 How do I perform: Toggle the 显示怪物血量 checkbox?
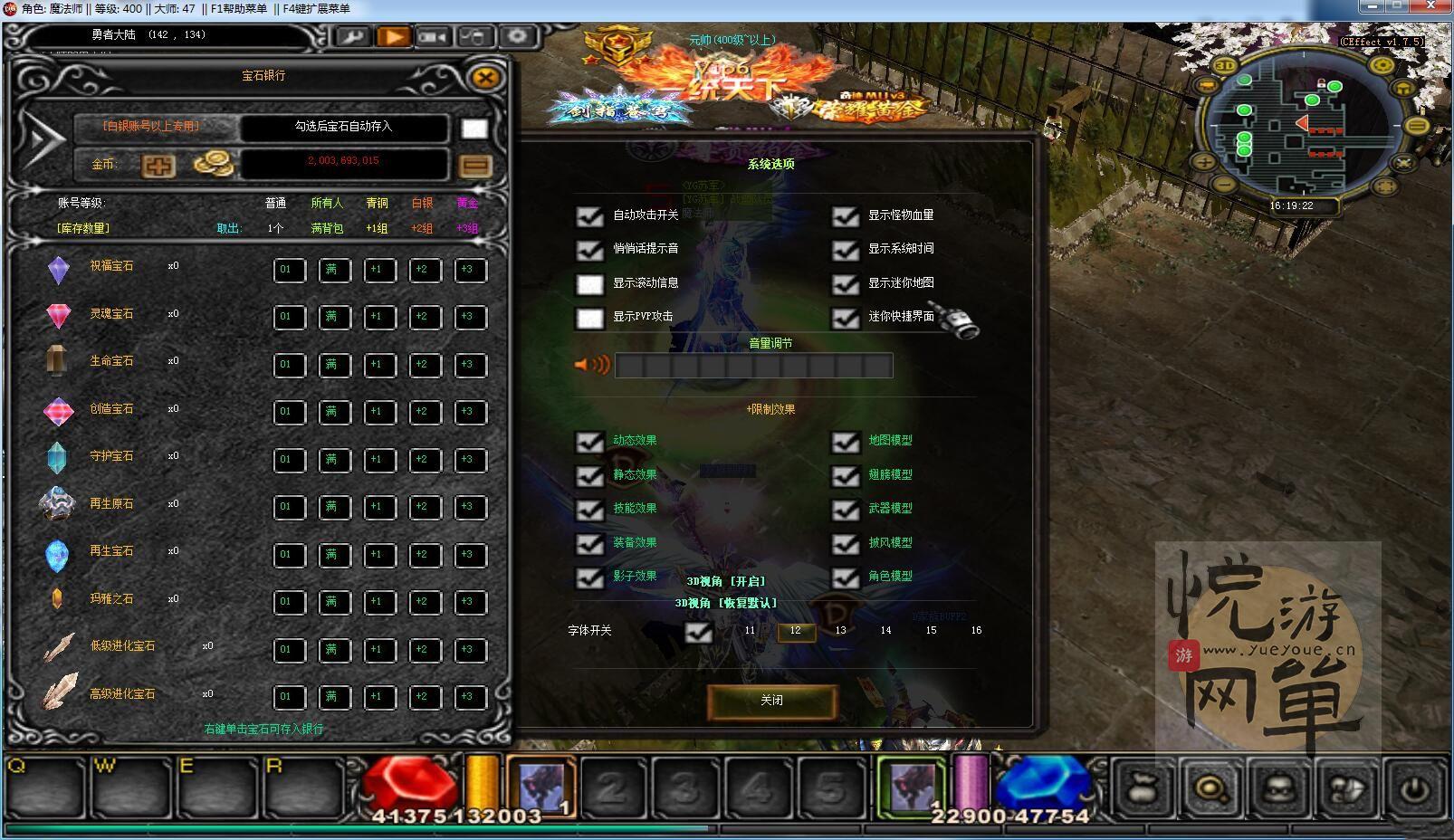click(846, 216)
